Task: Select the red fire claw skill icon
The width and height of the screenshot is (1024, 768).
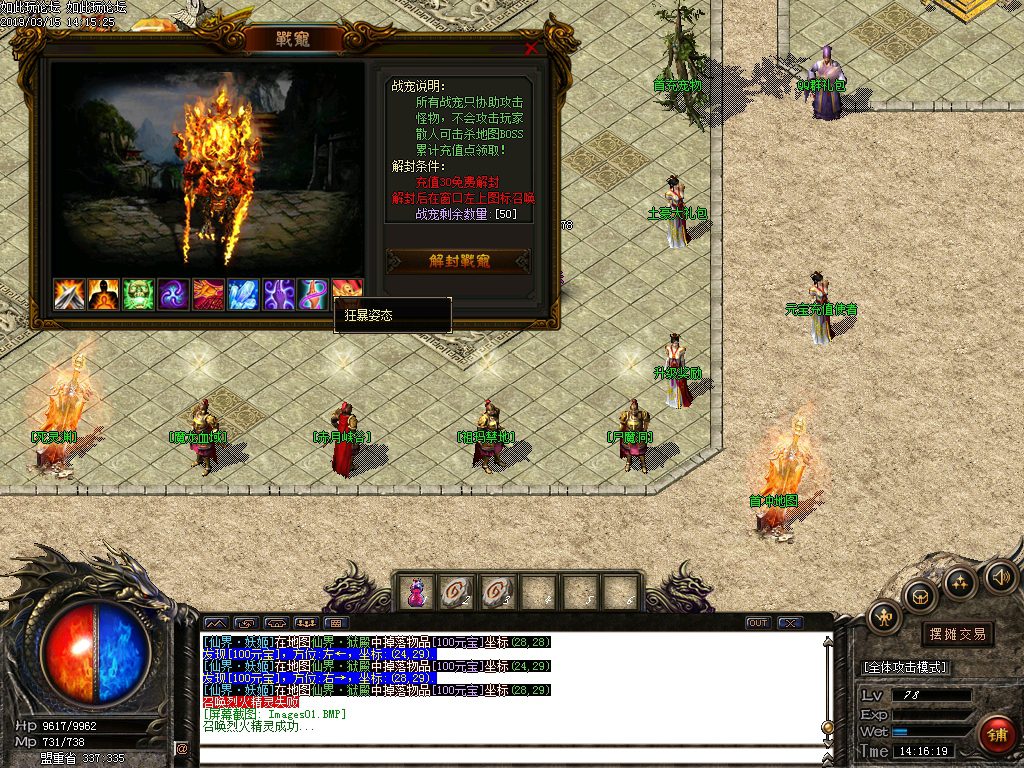Action: pyautogui.click(x=208, y=294)
